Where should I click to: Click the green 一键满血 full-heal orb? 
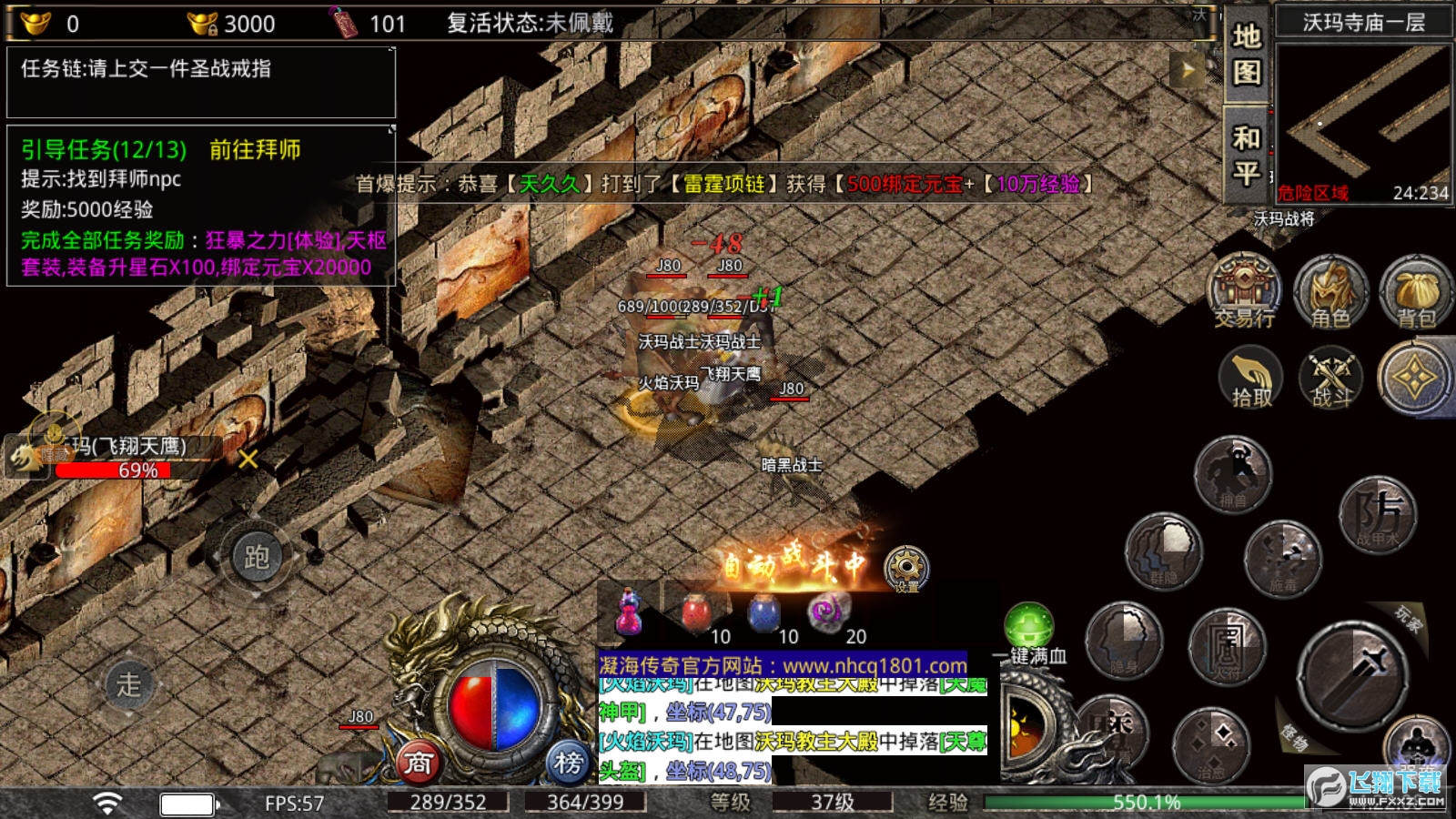click(1029, 626)
